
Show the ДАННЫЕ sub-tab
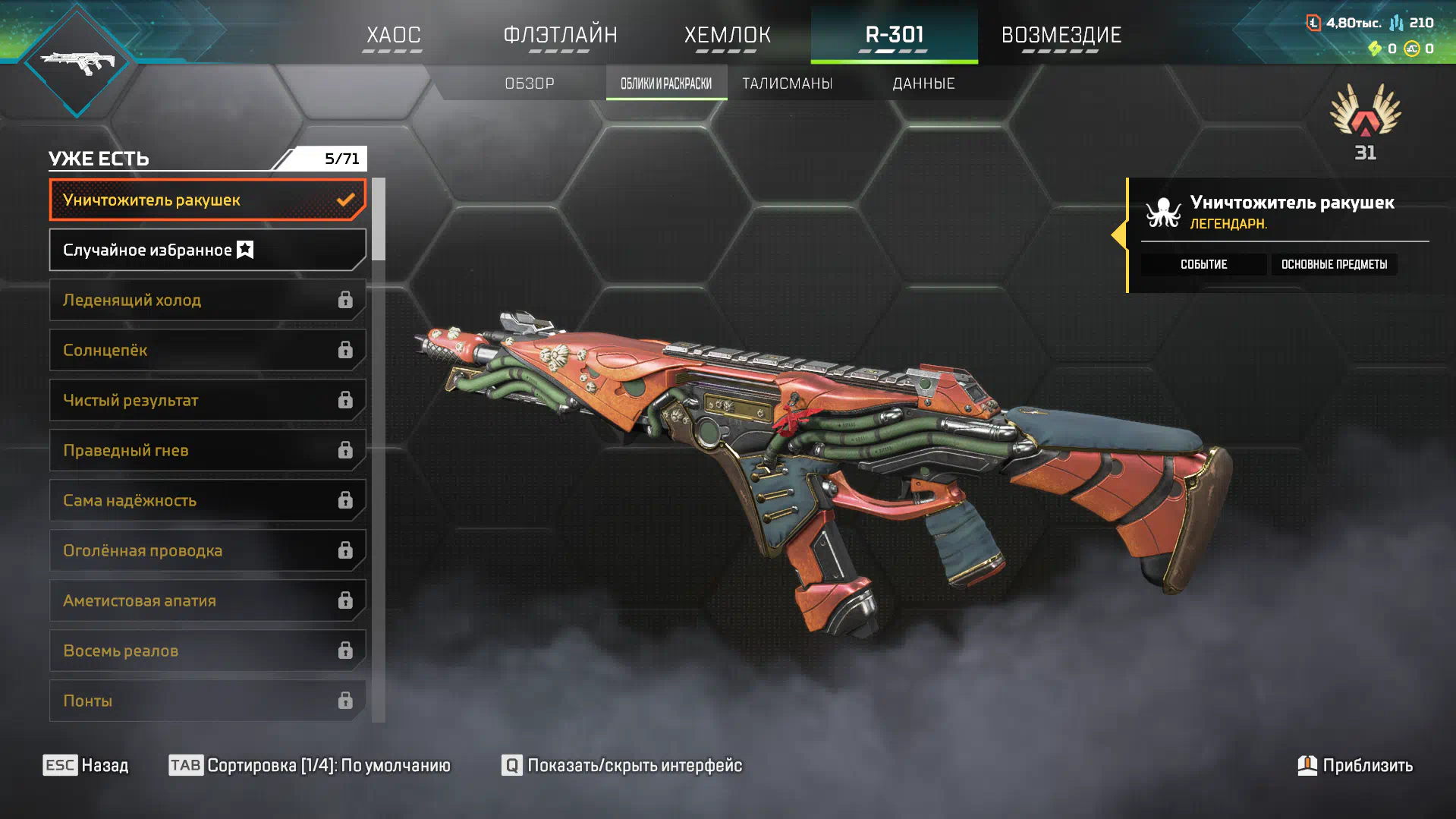click(x=923, y=83)
